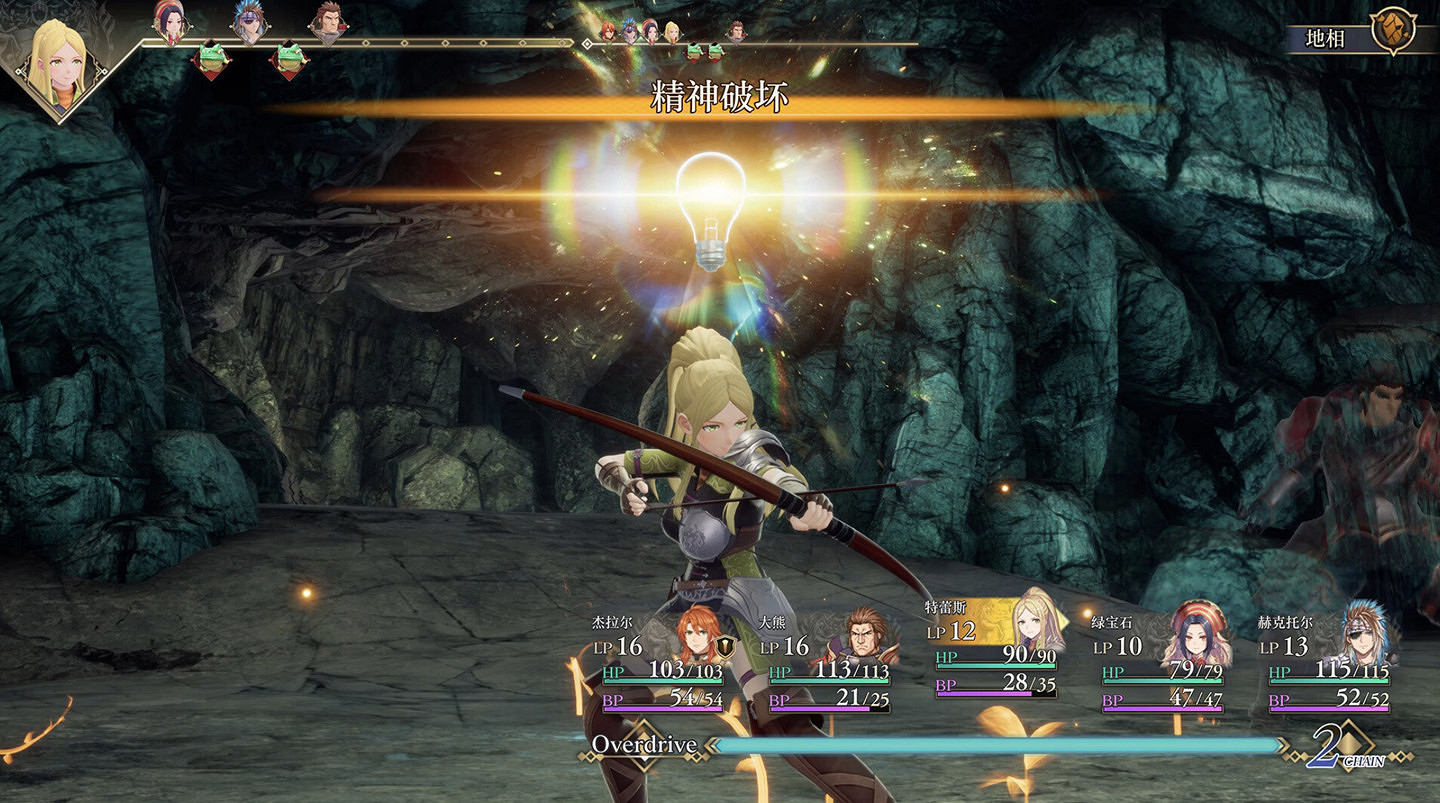This screenshot has width=1440, height=803.
Task: Select 大熊's large turn-order portrait
Action: pos(327,22)
